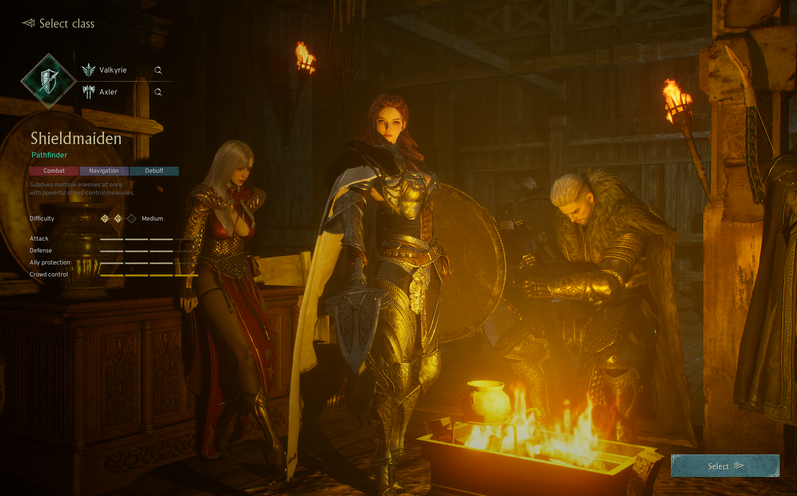The height and width of the screenshot is (496, 797).
Task: Click the purple Navigation tag
Action: click(x=104, y=171)
